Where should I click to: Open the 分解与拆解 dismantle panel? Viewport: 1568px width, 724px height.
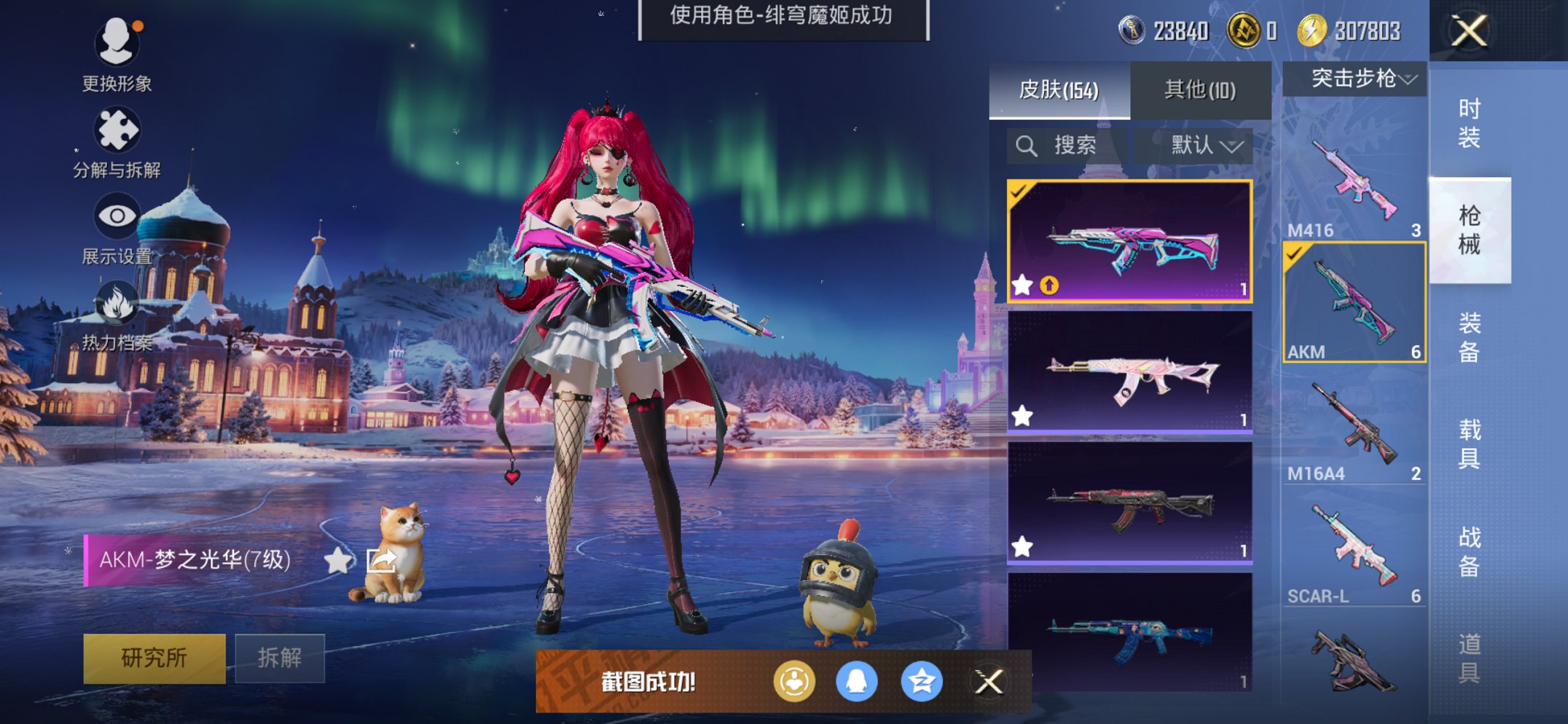[119, 130]
